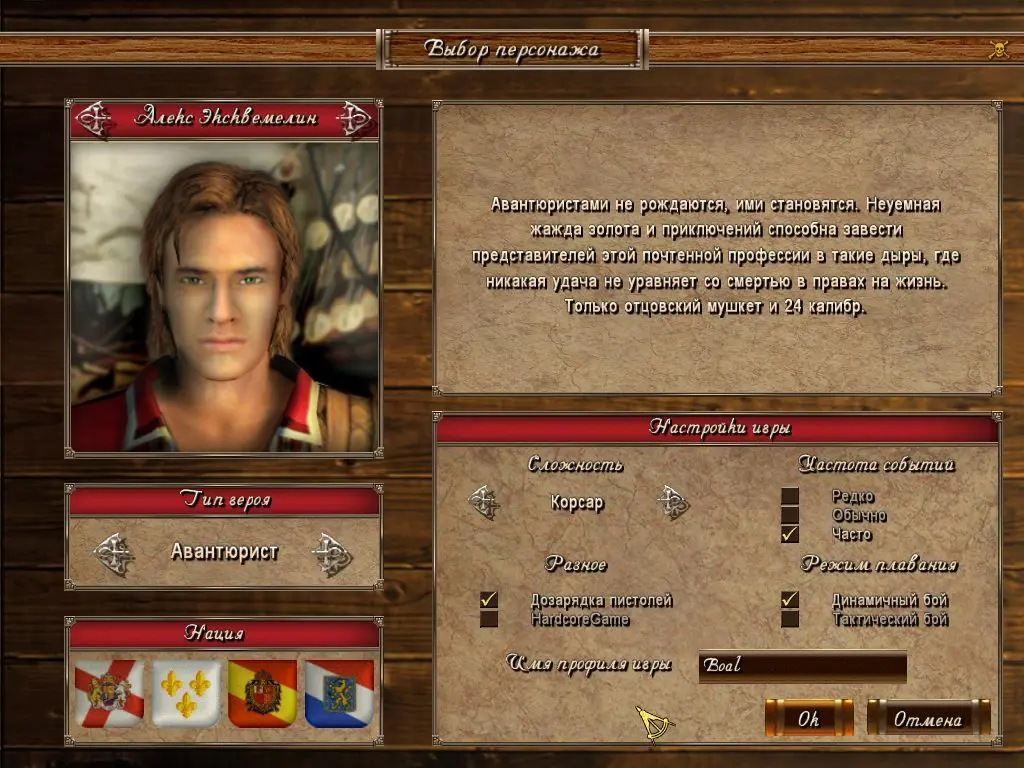Viewport: 1024px width, 768px height.
Task: Choose the Holland tricolor flag
Action: click(339, 693)
